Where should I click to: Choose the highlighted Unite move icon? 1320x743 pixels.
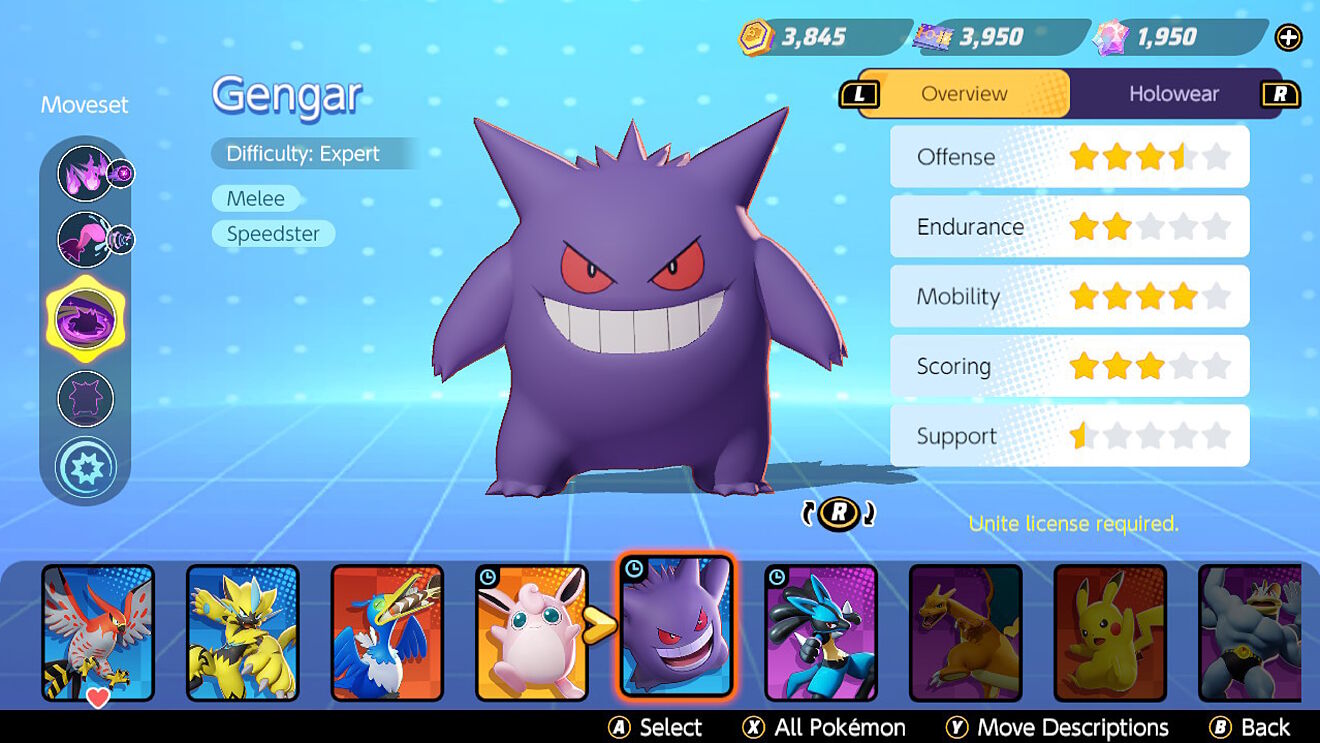(x=86, y=320)
